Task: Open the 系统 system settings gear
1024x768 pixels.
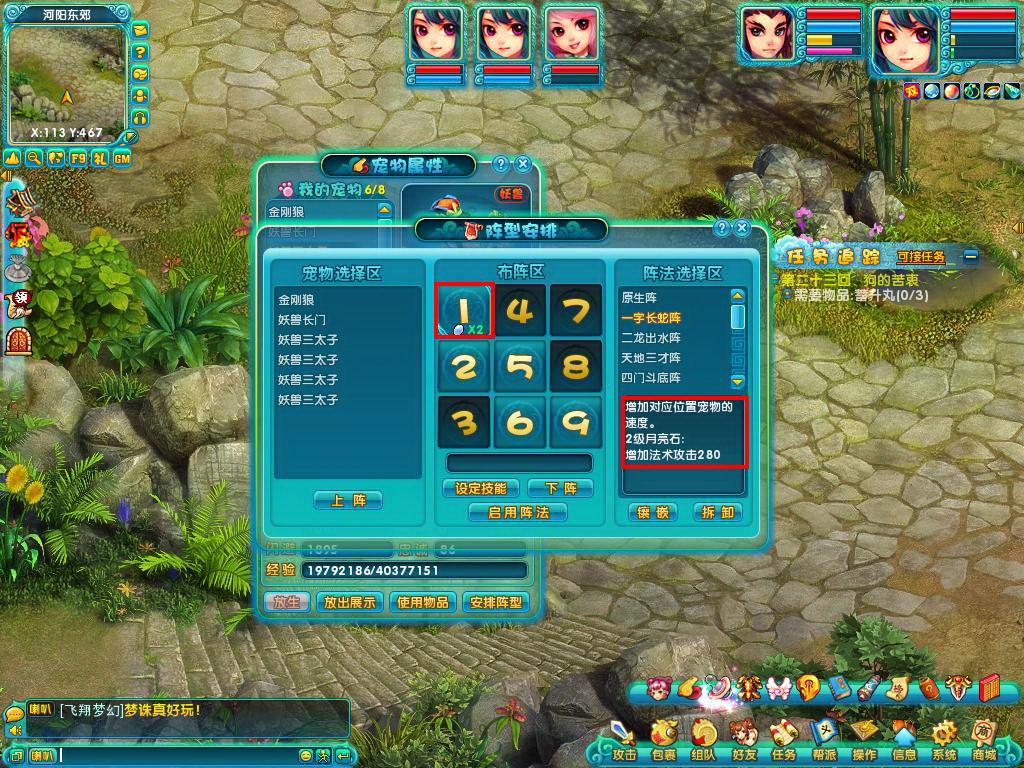Action: pos(943,742)
